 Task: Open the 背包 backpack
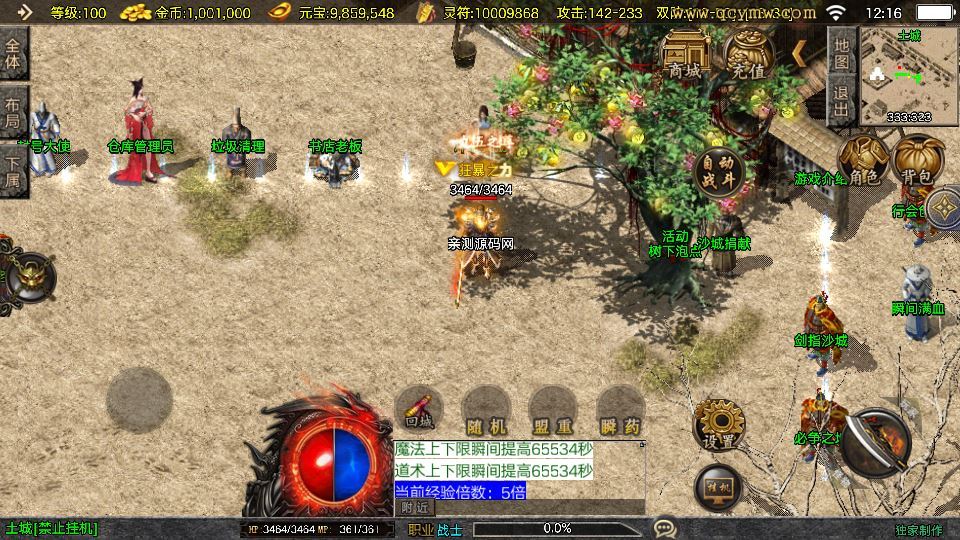coord(916,161)
